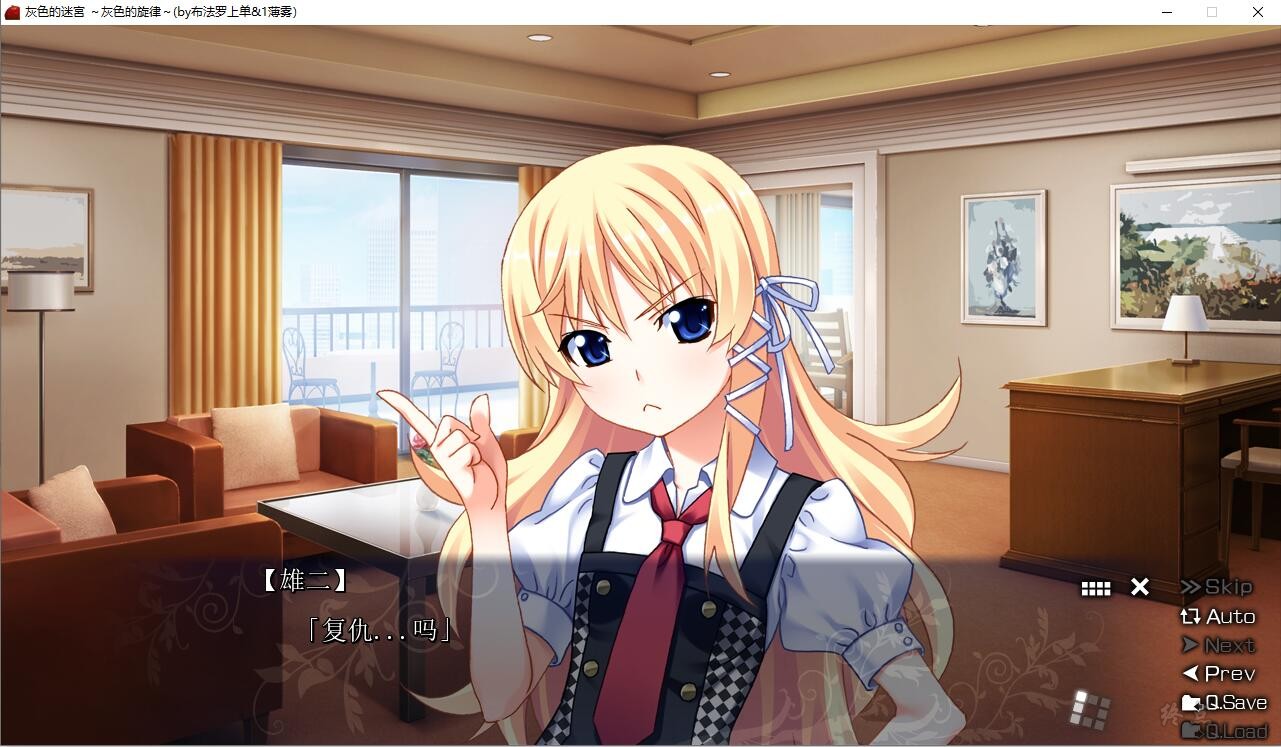Click the game icon in the title bar
1281x747 pixels.
[11, 12]
